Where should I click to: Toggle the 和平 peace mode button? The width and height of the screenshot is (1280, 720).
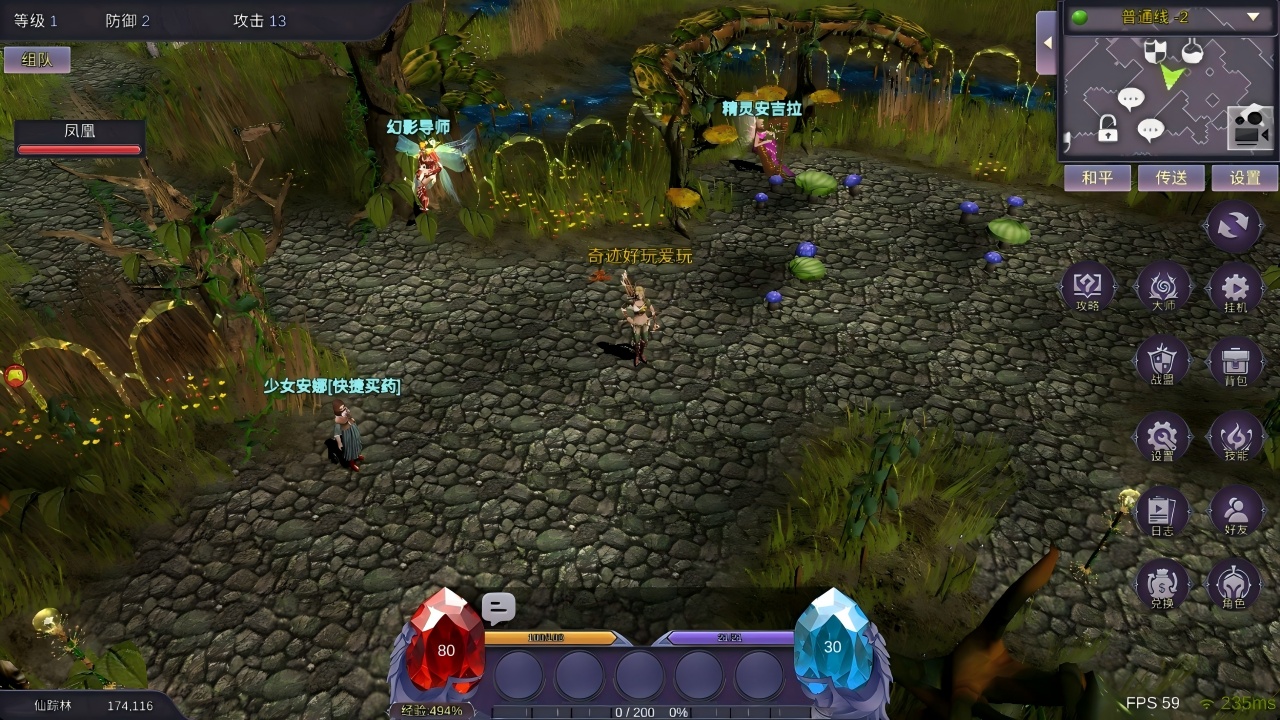point(1096,178)
